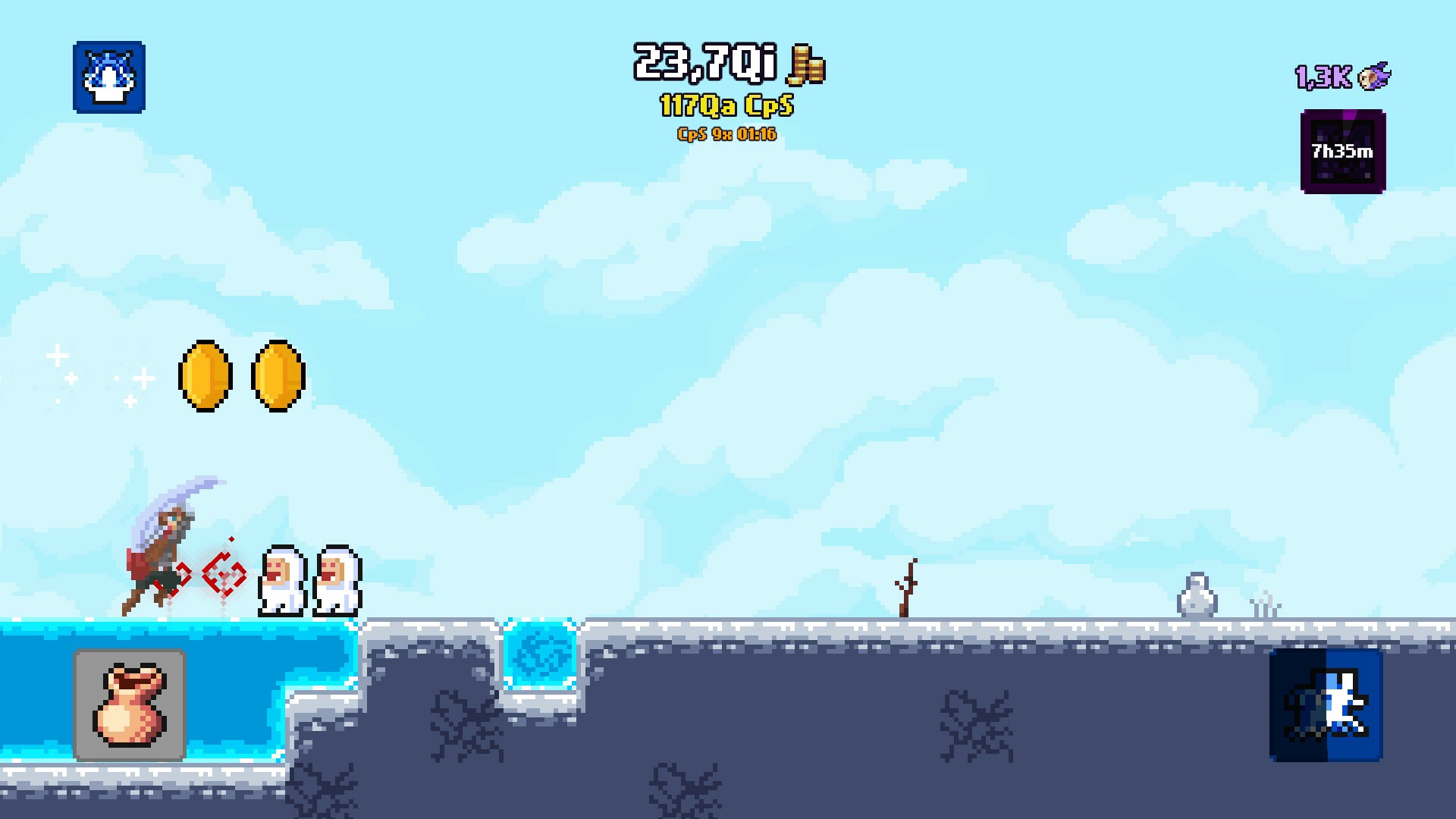Open the character menu via blue helmet icon
Screen dimensions: 1456x819
click(109, 79)
